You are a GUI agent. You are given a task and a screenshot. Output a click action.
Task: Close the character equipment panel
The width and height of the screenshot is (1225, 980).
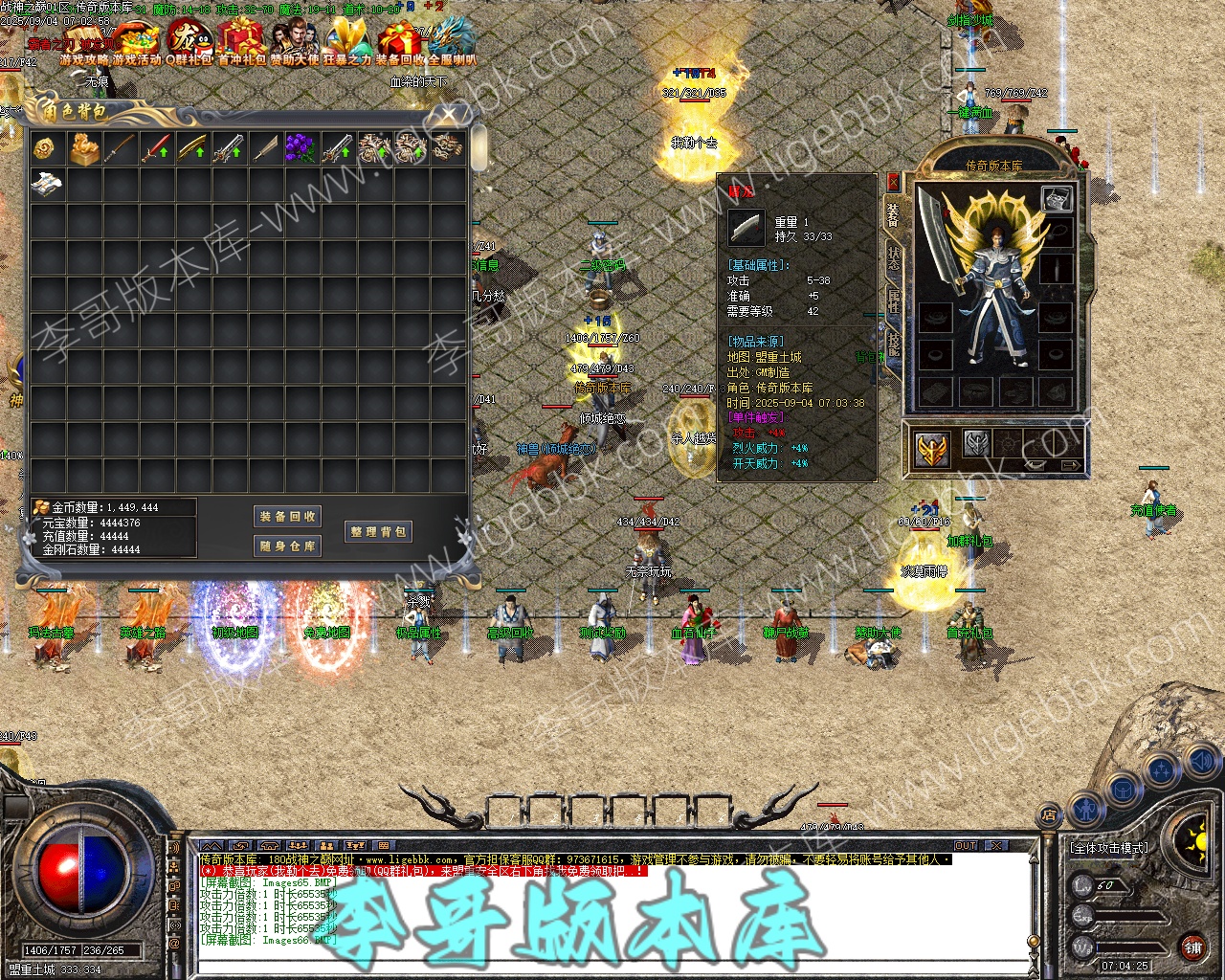tap(893, 182)
